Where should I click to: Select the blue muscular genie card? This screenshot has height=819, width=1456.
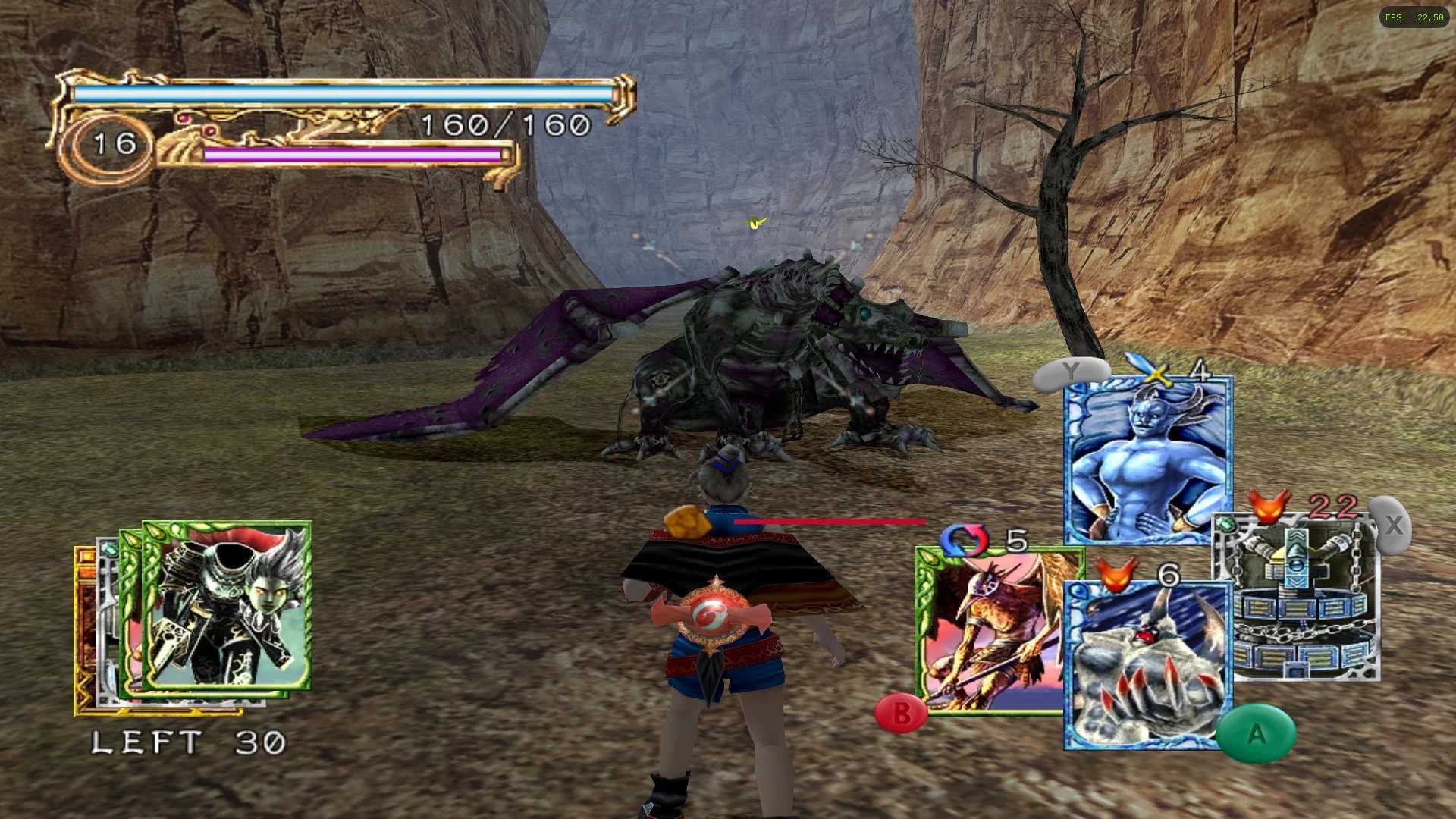click(1147, 460)
